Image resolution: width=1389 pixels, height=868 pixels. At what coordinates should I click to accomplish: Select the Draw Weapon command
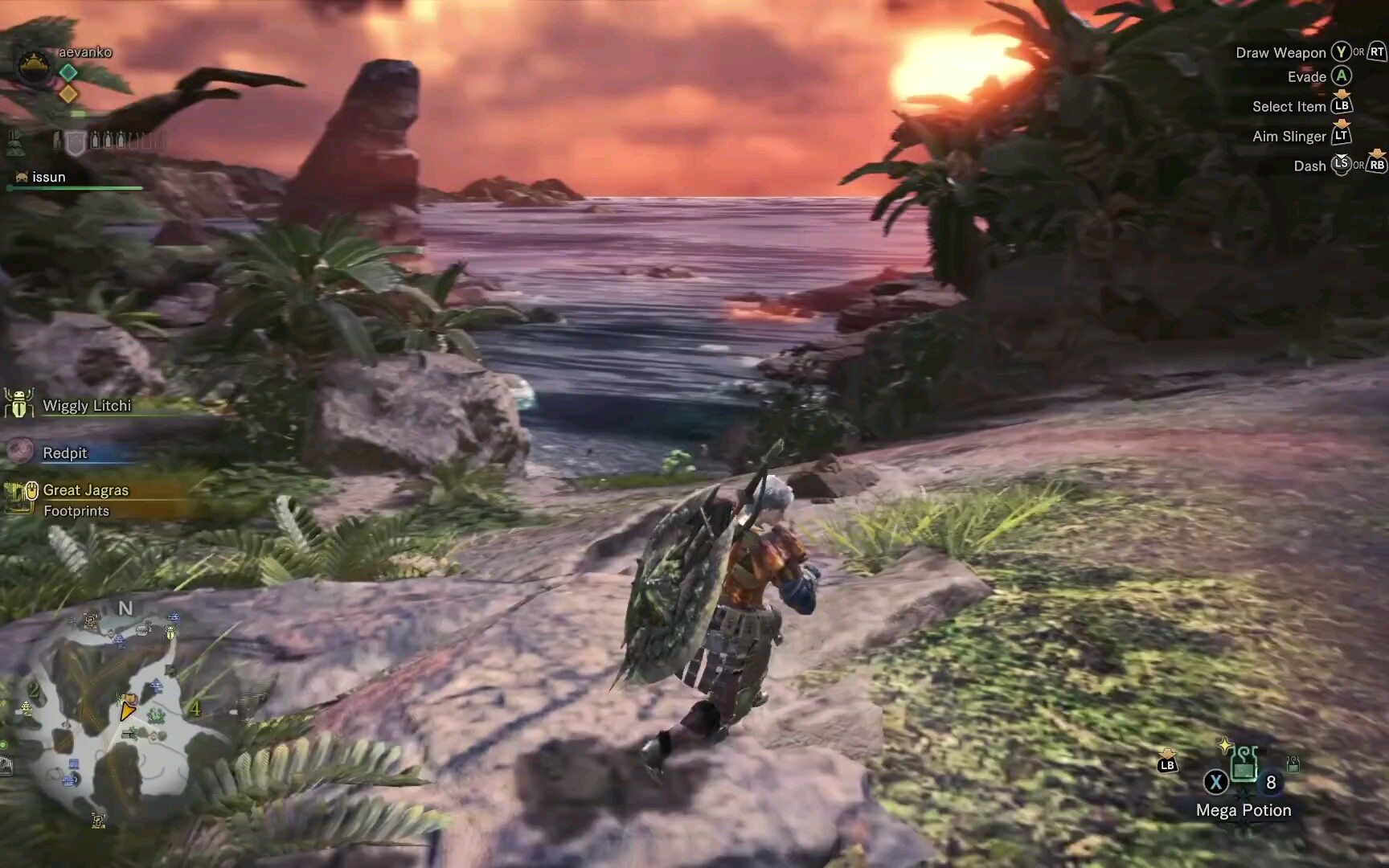[1280, 51]
